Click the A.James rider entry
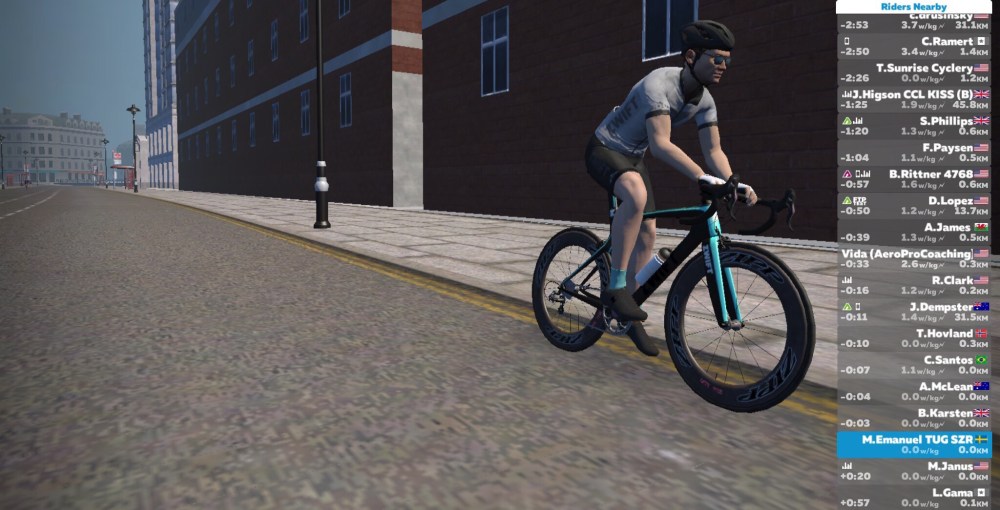1000x510 pixels. click(x=915, y=232)
